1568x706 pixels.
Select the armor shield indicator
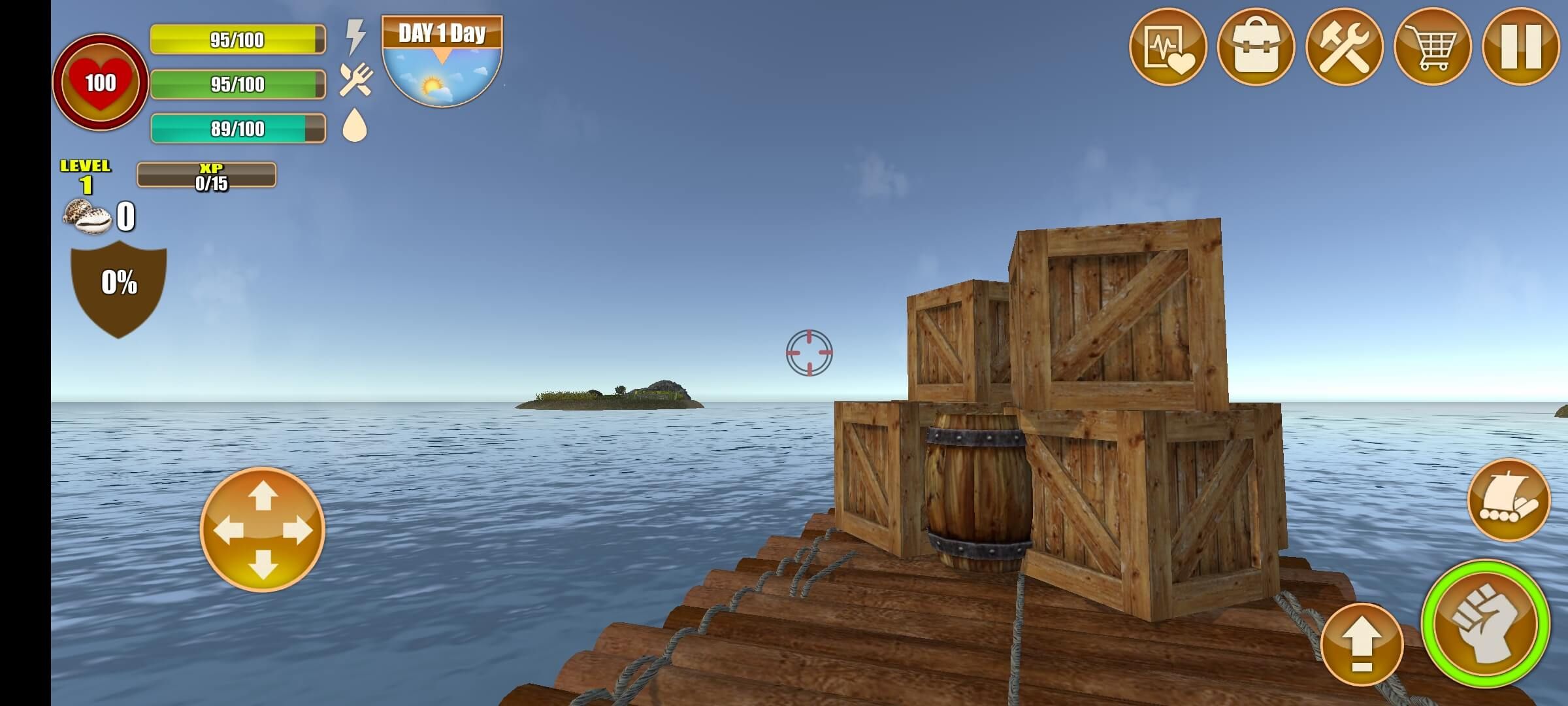119,286
